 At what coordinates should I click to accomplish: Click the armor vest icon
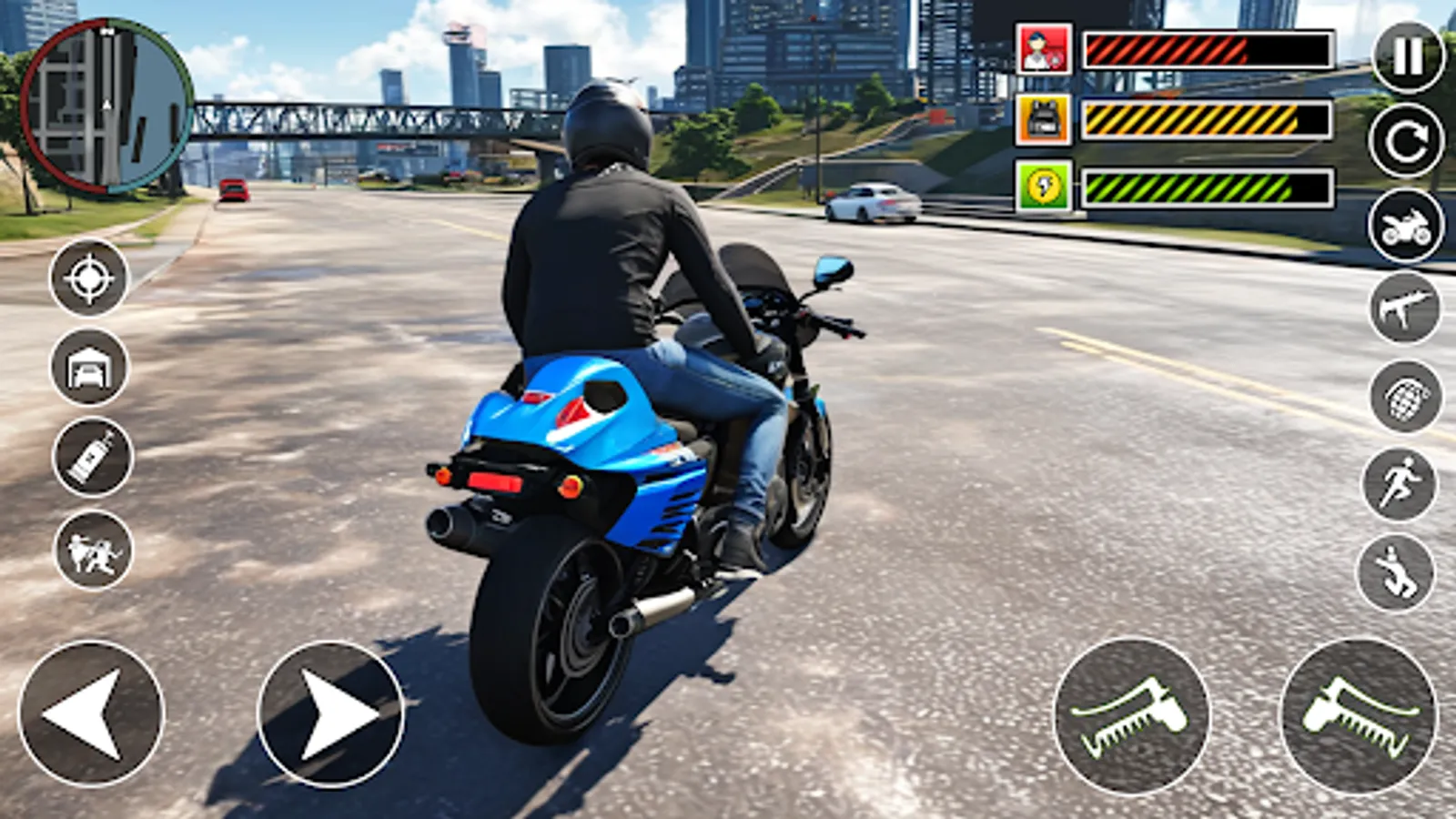1043,116
